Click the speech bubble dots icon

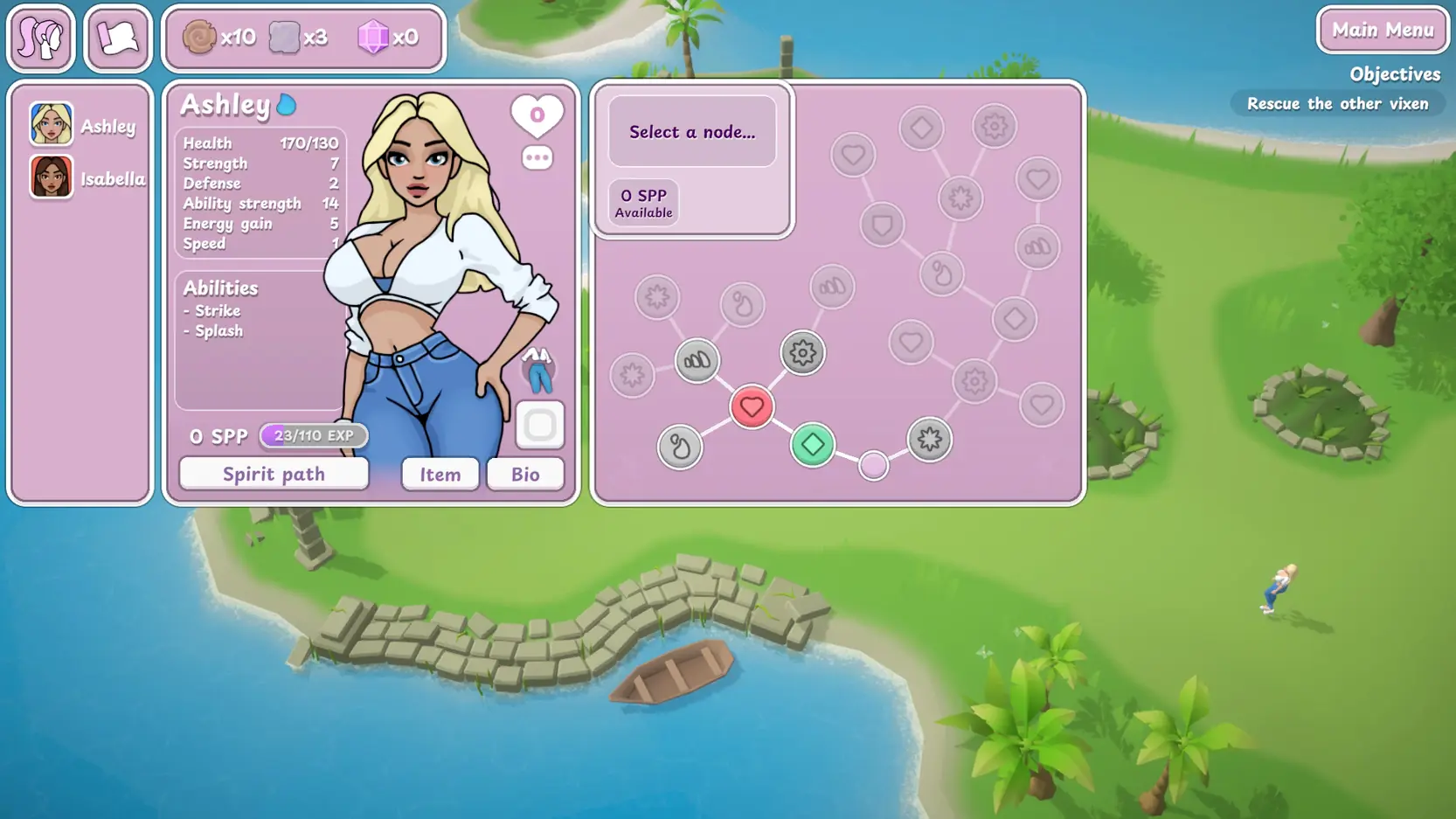pyautogui.click(x=537, y=158)
